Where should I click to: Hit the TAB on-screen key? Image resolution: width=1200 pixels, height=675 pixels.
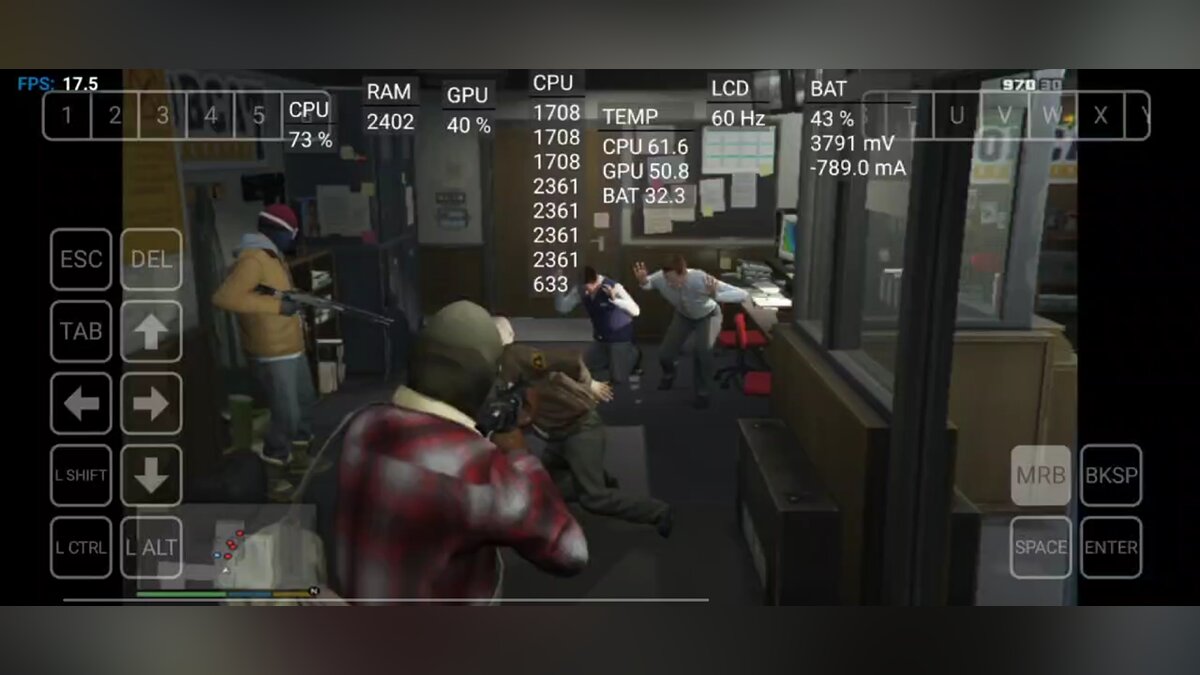click(x=81, y=332)
